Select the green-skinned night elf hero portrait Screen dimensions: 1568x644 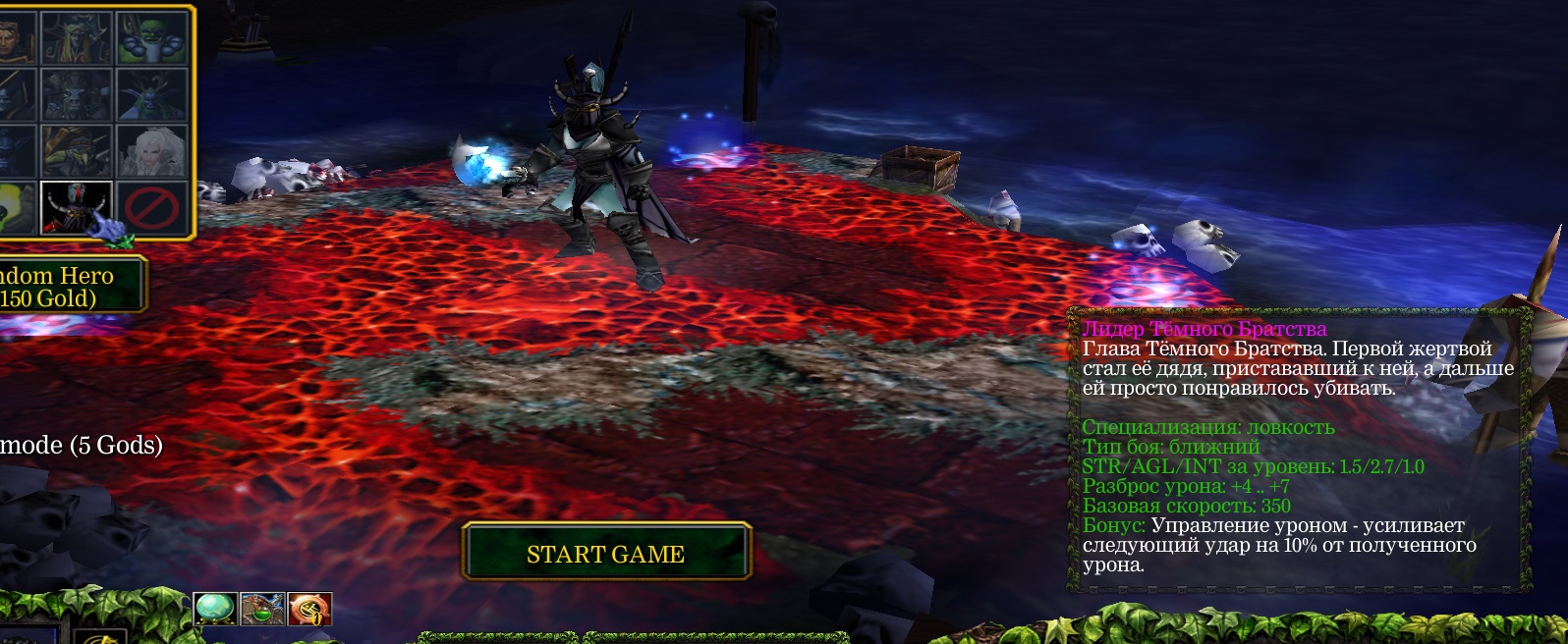[x=152, y=95]
